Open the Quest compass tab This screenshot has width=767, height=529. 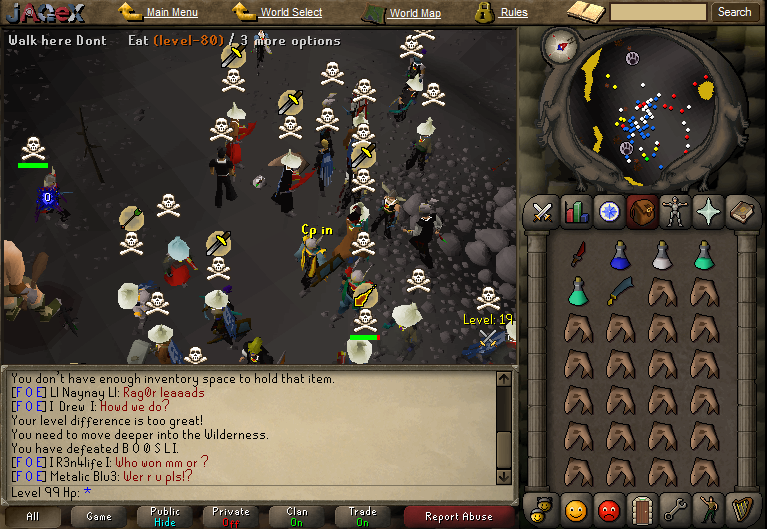coord(608,212)
